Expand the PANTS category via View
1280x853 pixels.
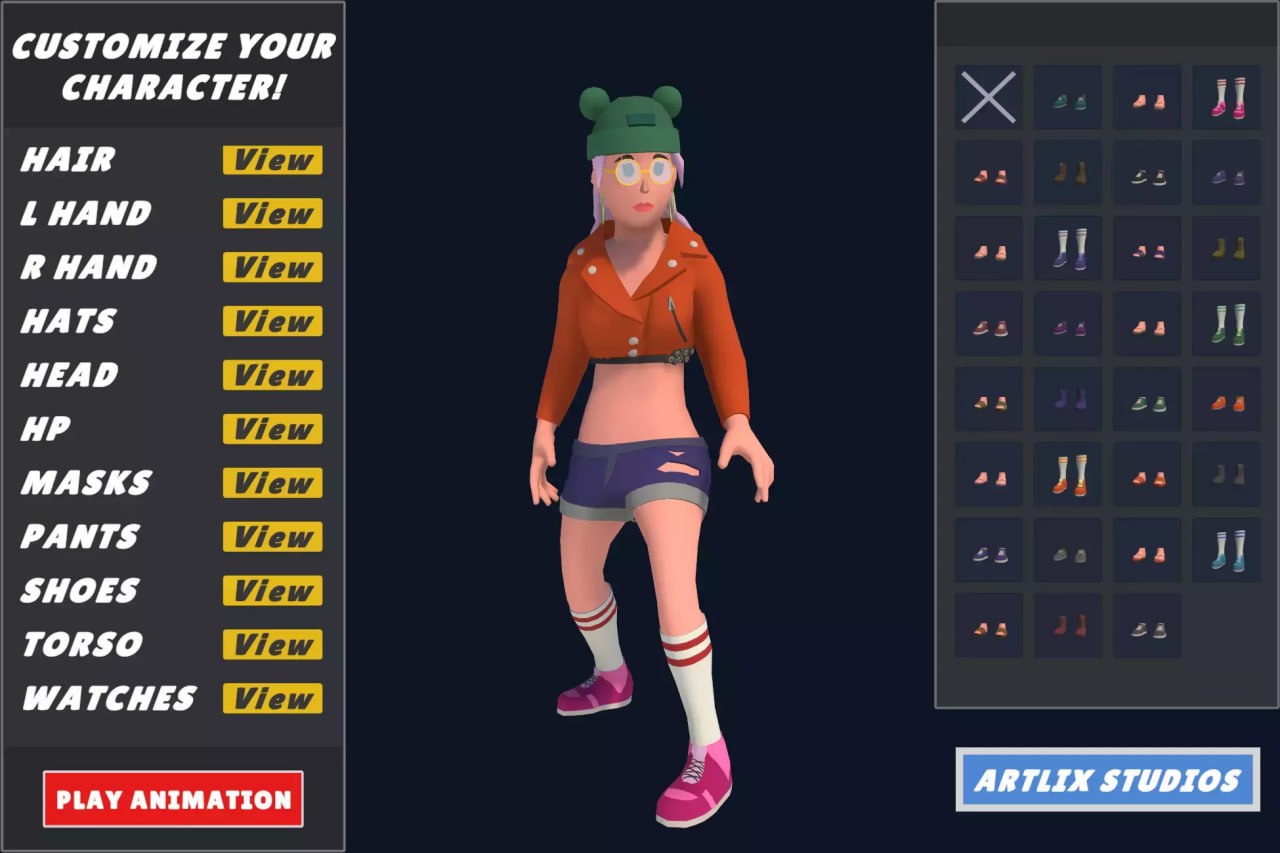point(271,537)
